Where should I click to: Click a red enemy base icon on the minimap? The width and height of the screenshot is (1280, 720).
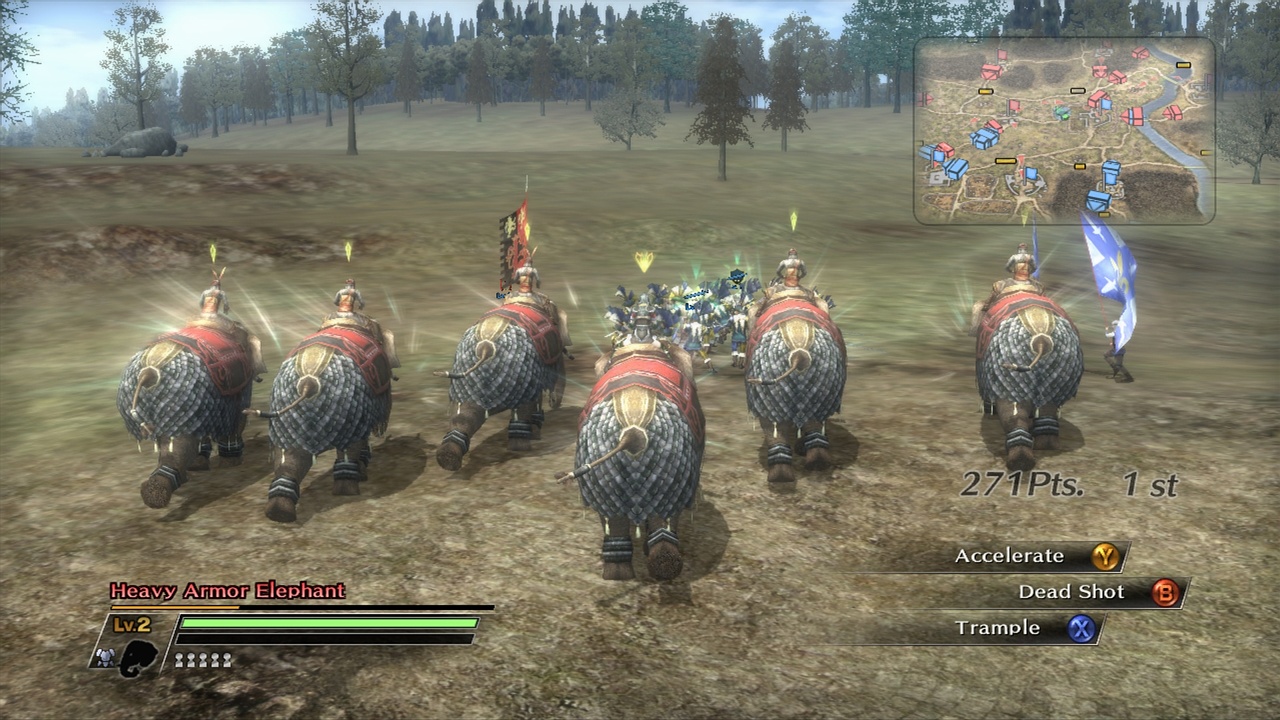click(x=989, y=72)
